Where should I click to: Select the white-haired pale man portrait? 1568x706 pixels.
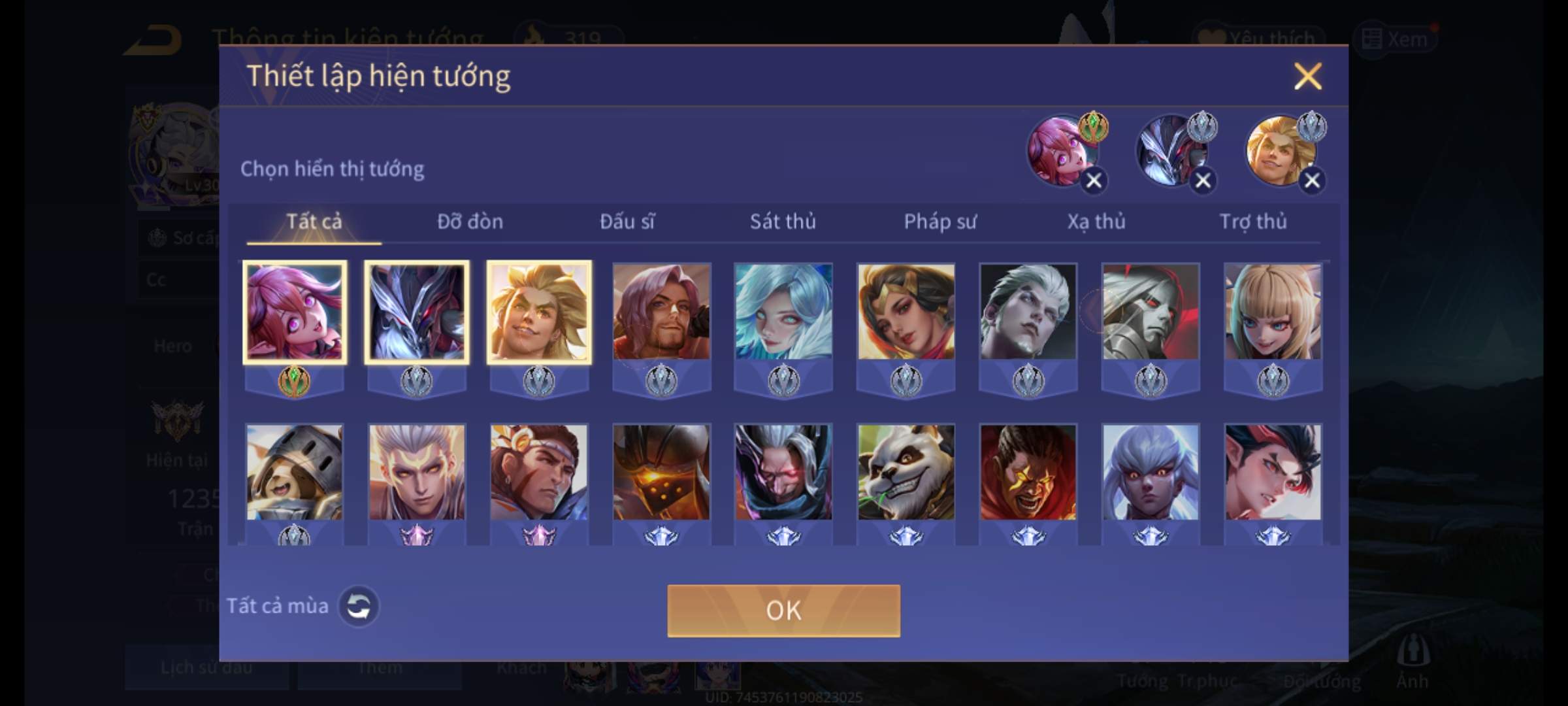[1028, 312]
